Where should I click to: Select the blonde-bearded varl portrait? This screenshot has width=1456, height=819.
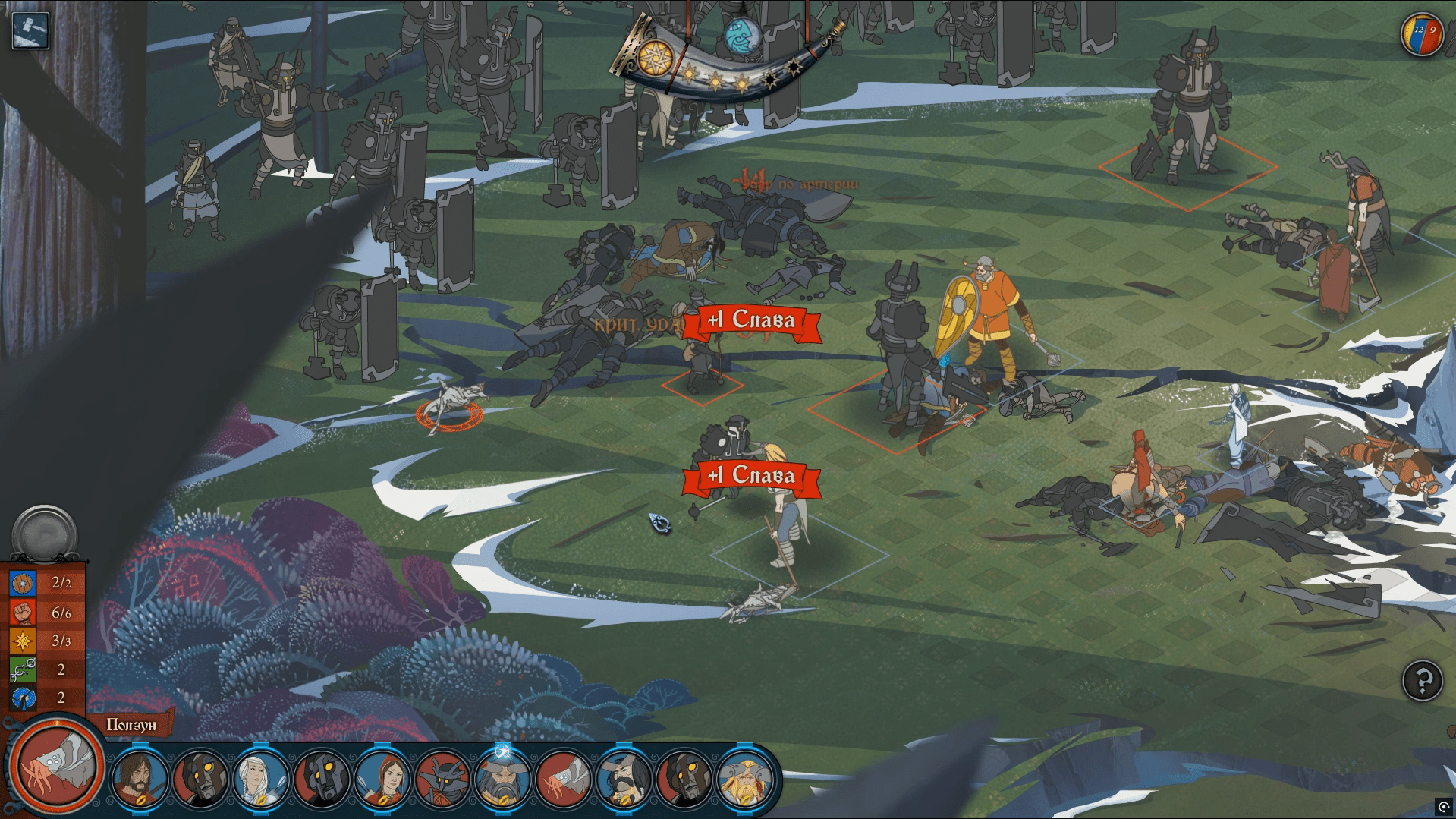[x=745, y=778]
